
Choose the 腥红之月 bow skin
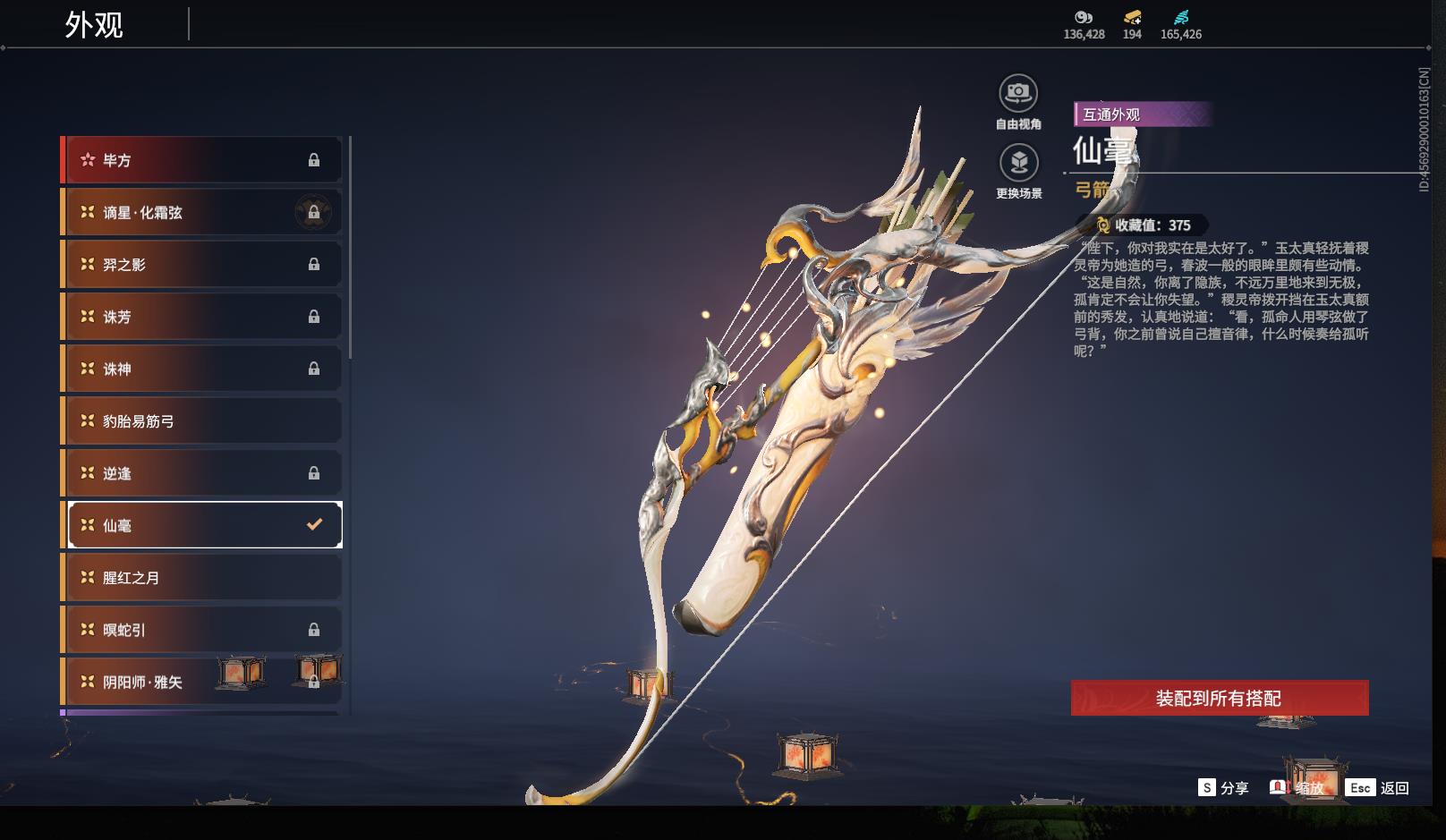(202, 578)
